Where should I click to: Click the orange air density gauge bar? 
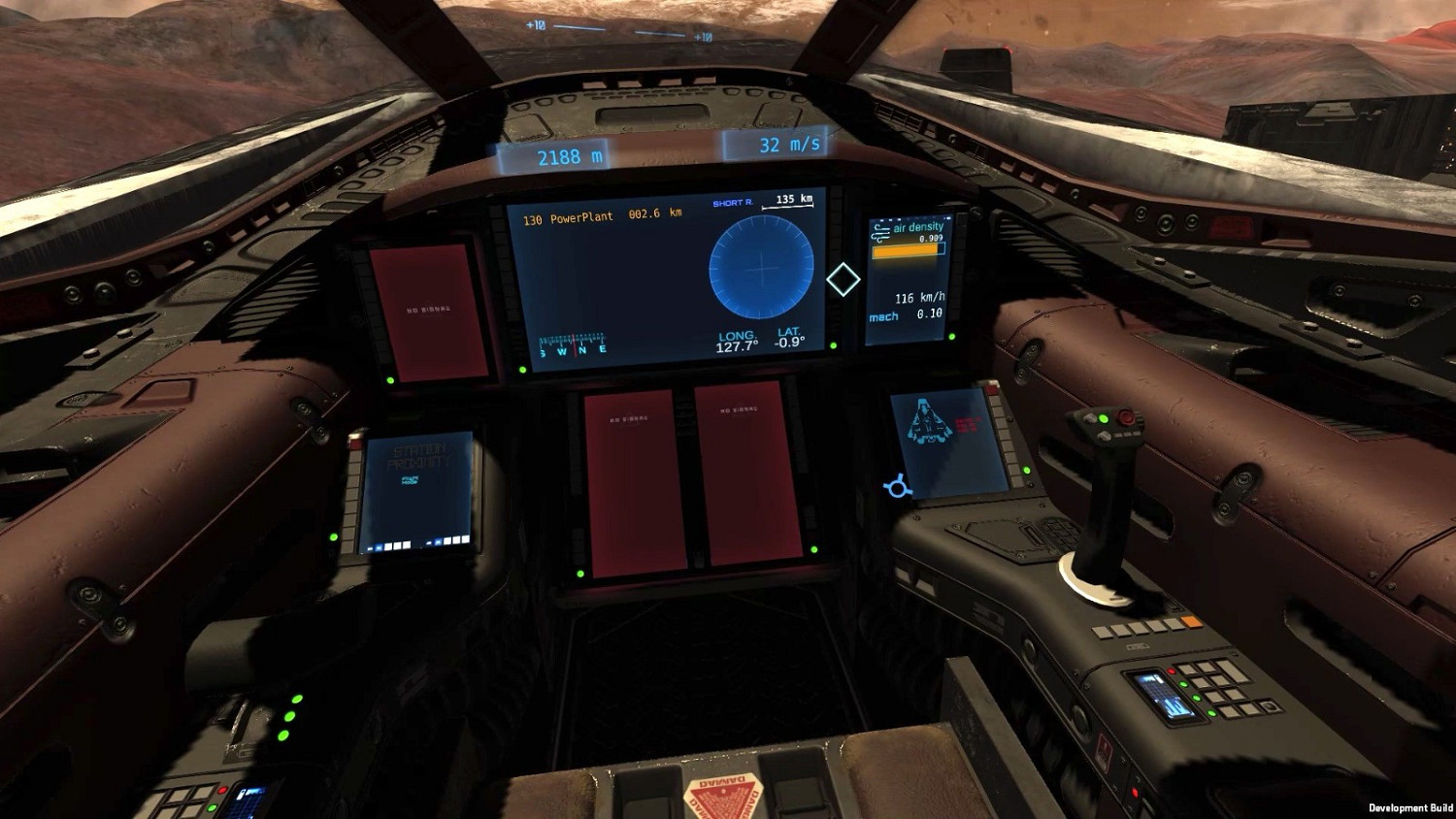pyautogui.click(x=905, y=249)
